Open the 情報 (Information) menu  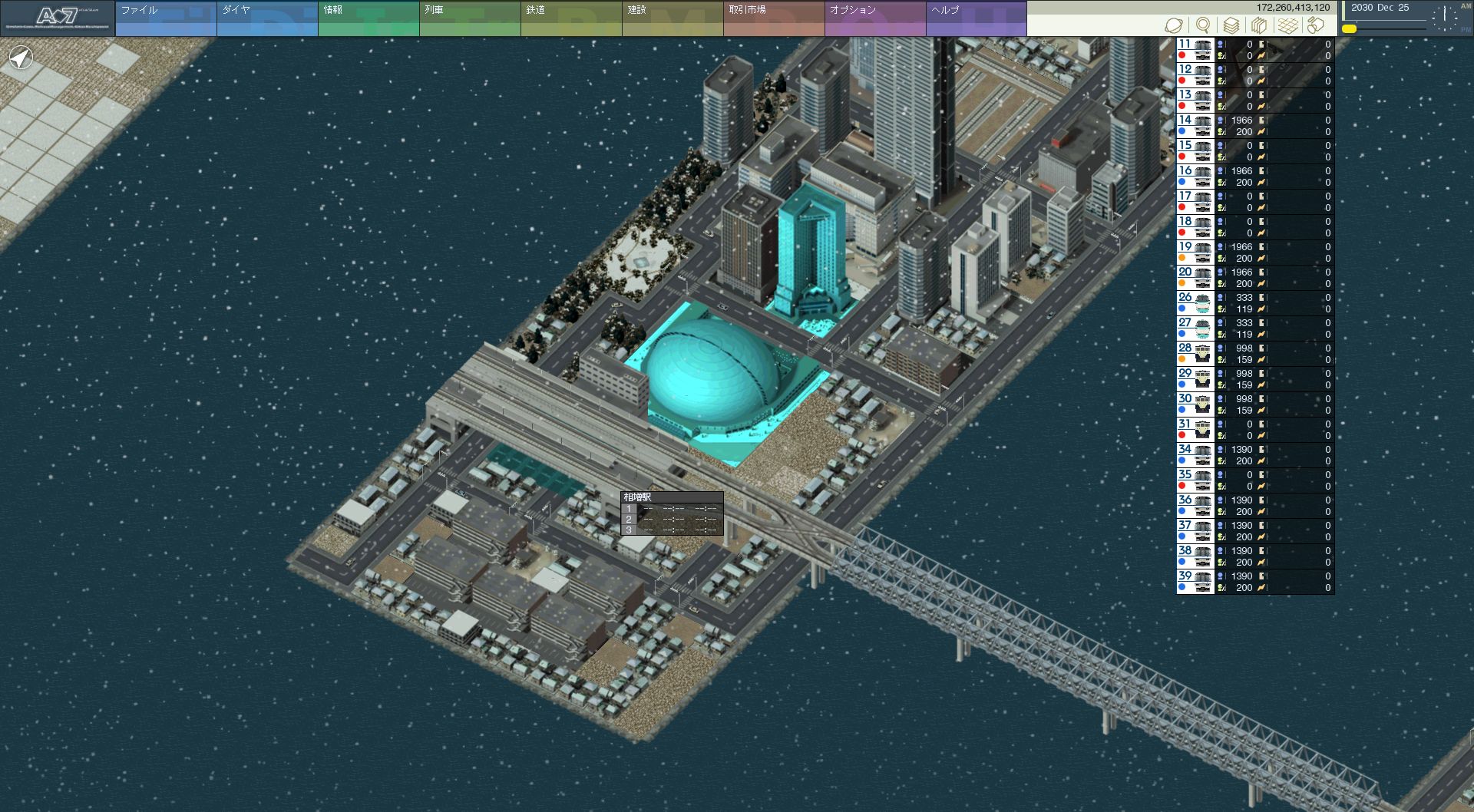368,18
